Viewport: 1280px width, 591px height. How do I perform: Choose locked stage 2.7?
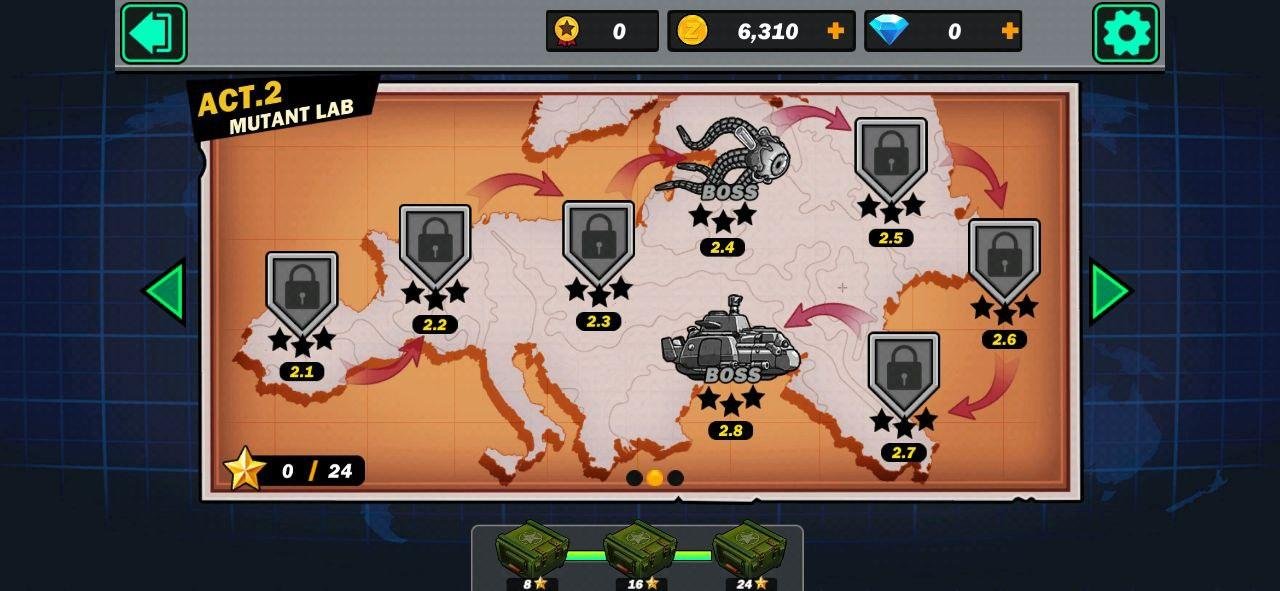[x=904, y=373]
